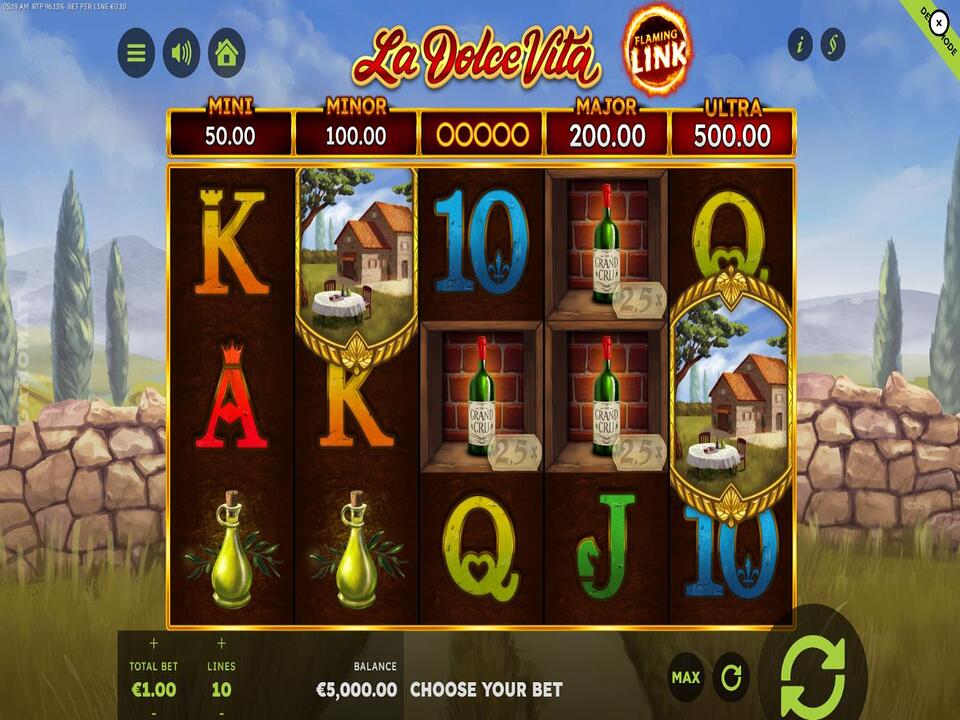Increase the number of lines
This screenshot has width=960, height=720.
point(221,644)
